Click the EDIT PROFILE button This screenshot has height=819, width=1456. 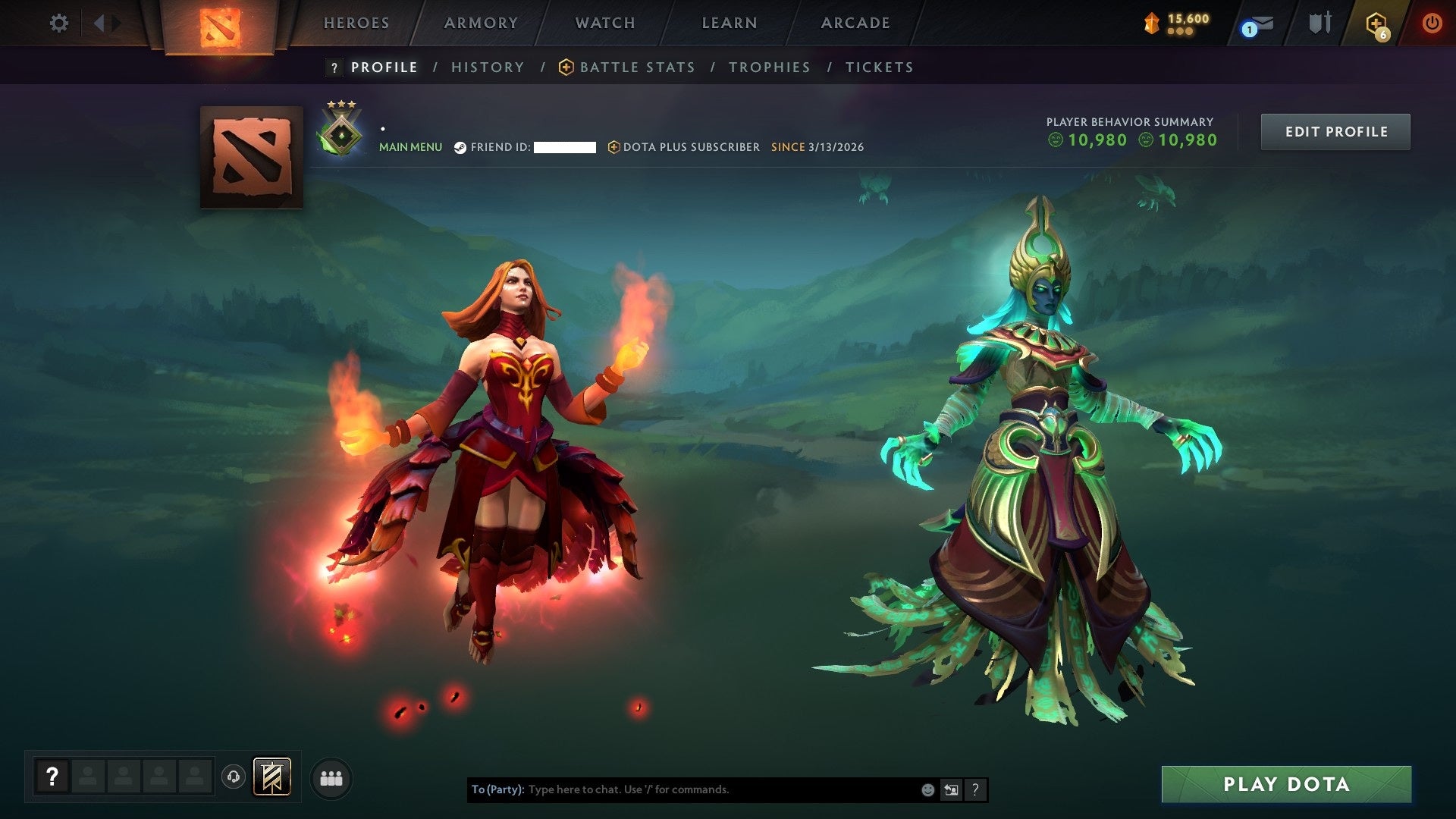coord(1335,131)
